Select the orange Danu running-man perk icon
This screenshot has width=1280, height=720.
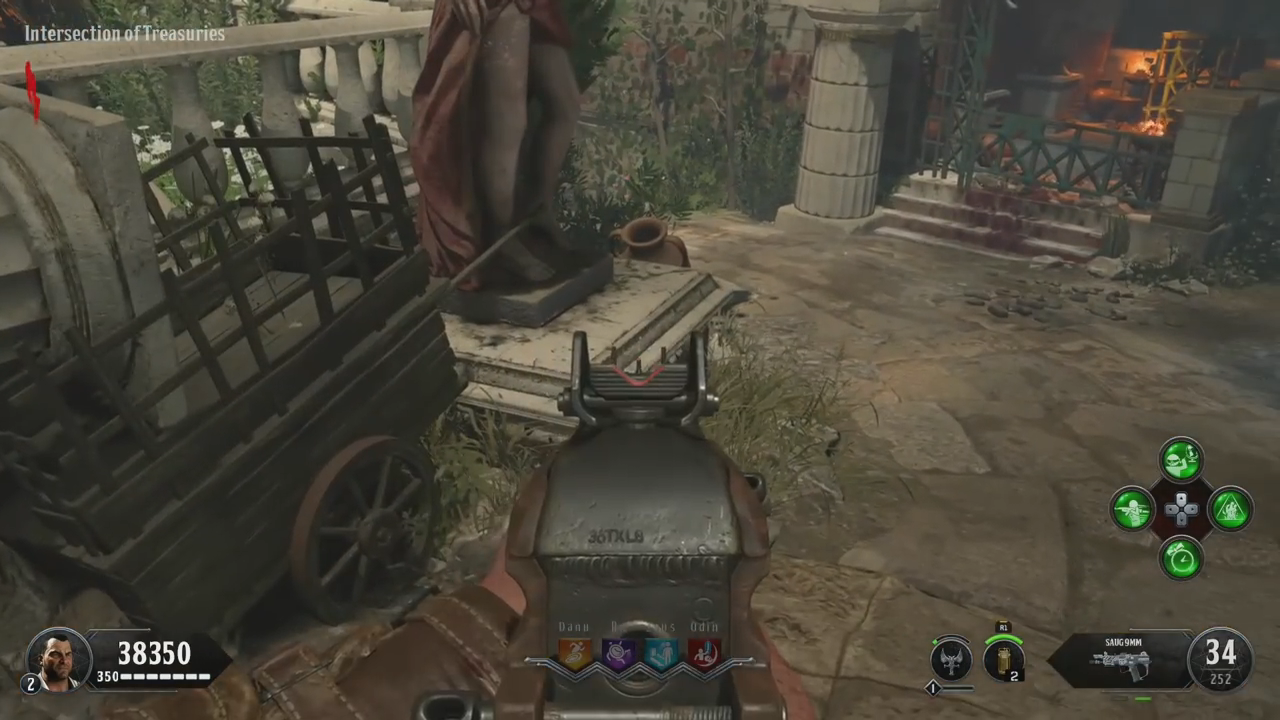click(574, 653)
